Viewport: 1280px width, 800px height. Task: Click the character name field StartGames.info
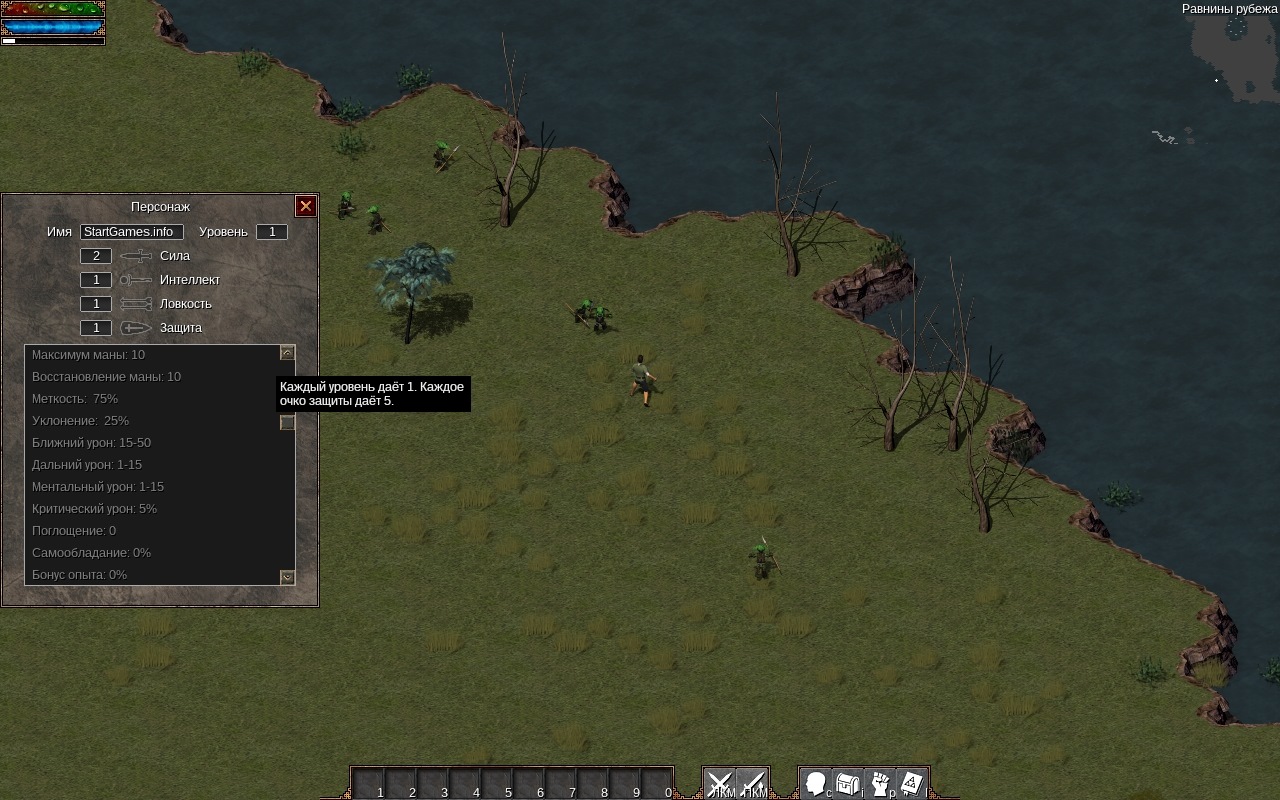coord(132,232)
